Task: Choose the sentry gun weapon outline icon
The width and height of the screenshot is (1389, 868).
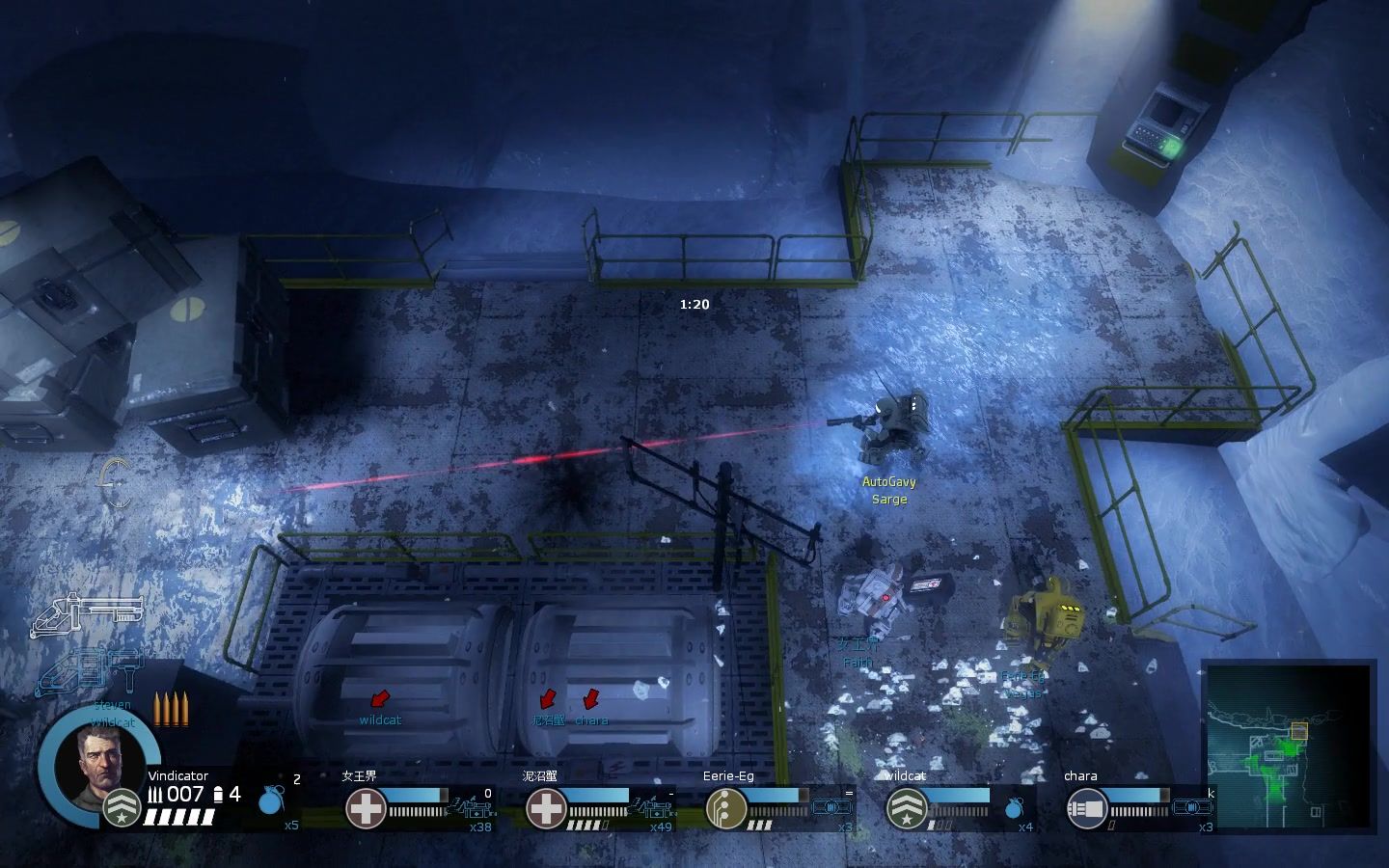Action: pyautogui.click(x=92, y=672)
